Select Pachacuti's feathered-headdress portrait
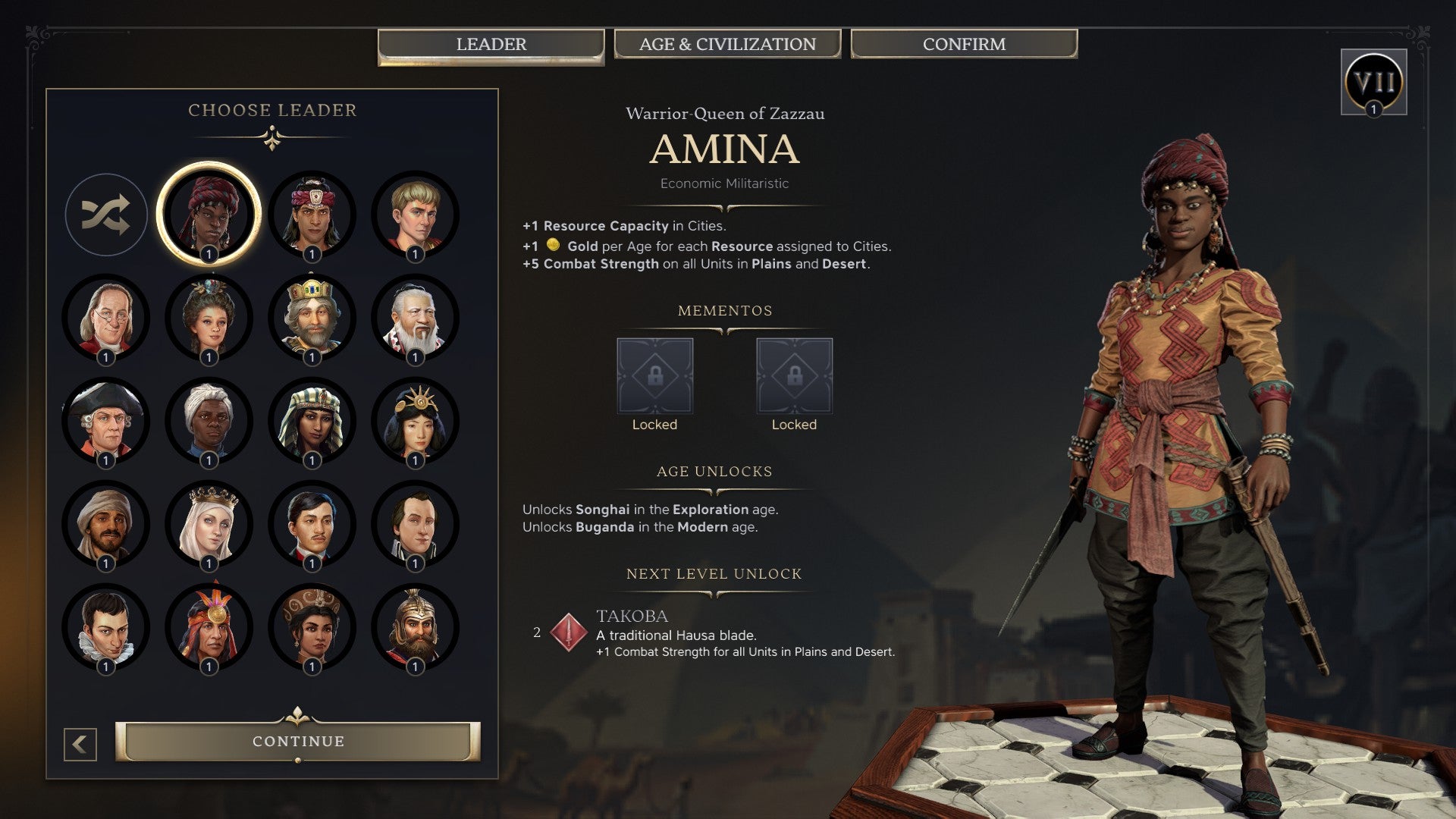The image size is (1456, 819). (x=209, y=626)
